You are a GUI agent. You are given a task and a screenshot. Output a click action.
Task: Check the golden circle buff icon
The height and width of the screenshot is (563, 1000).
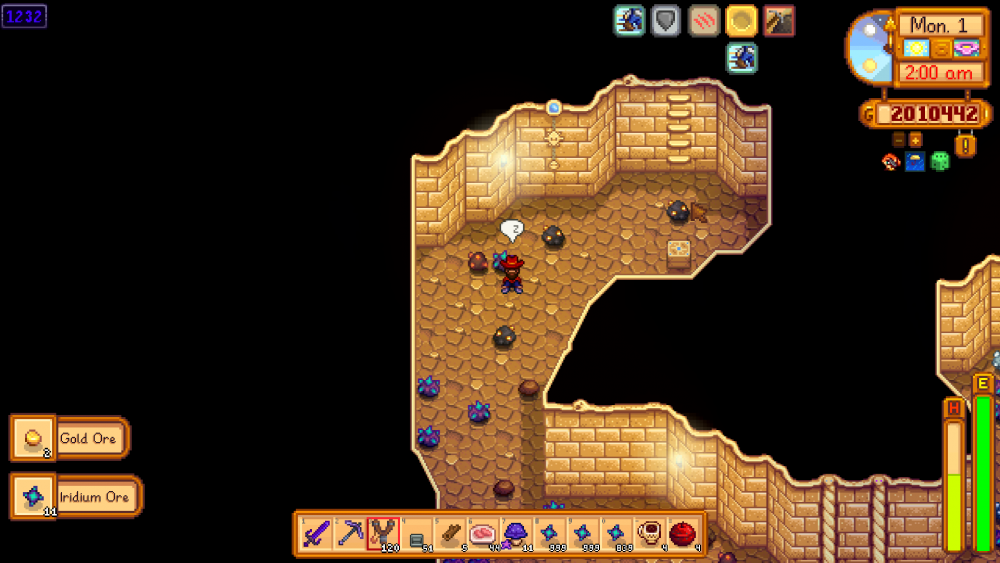pyautogui.click(x=741, y=20)
